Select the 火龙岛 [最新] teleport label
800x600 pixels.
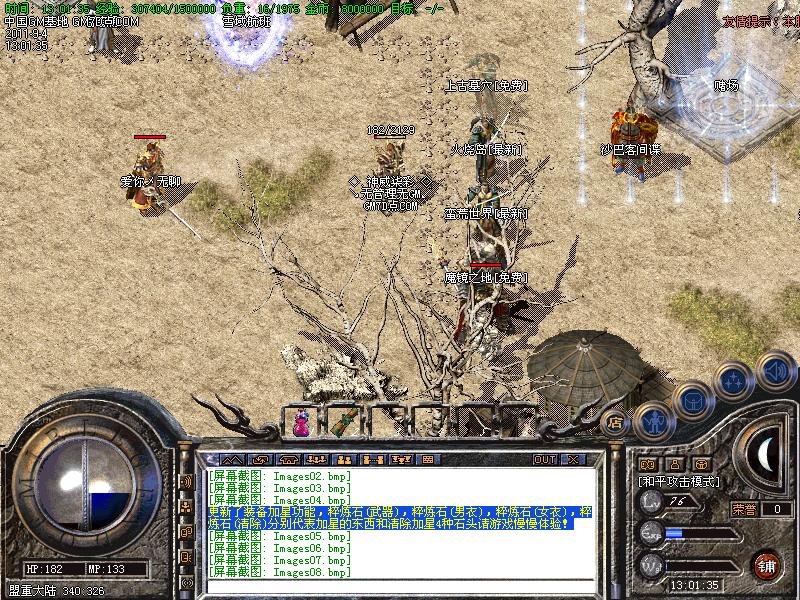pos(487,150)
